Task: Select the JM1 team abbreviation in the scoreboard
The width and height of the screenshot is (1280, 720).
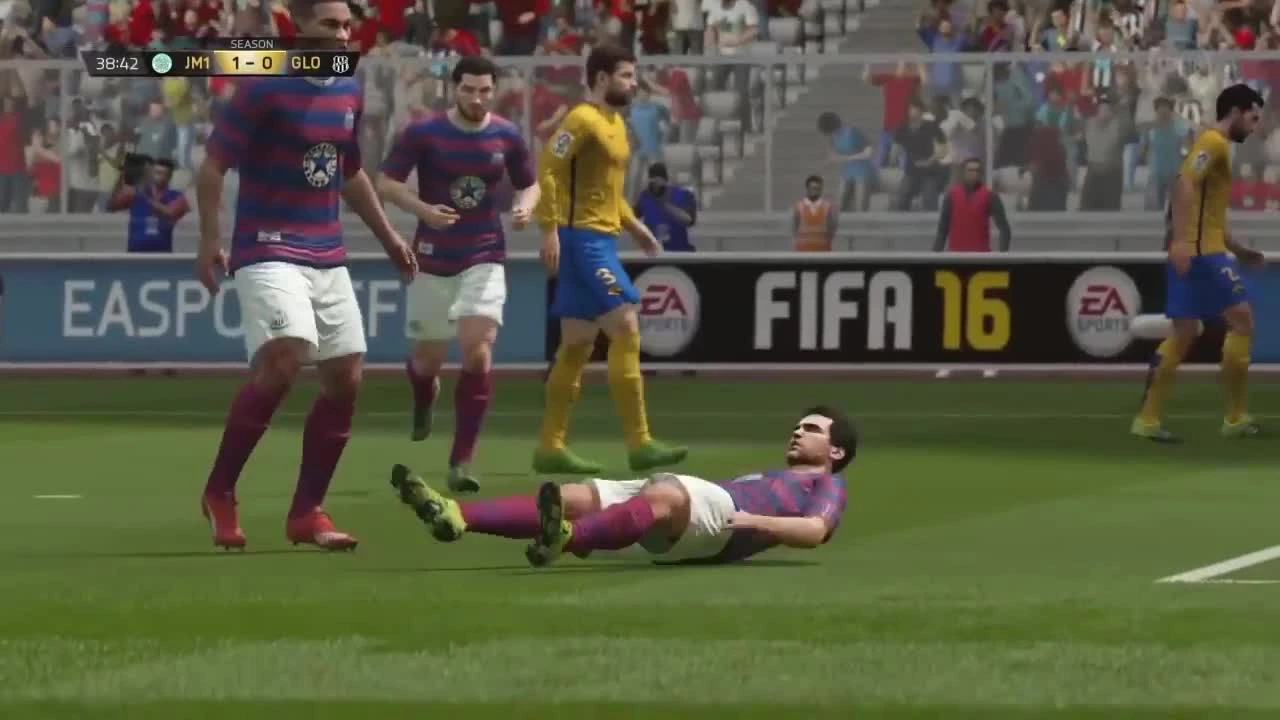Action: coord(198,63)
